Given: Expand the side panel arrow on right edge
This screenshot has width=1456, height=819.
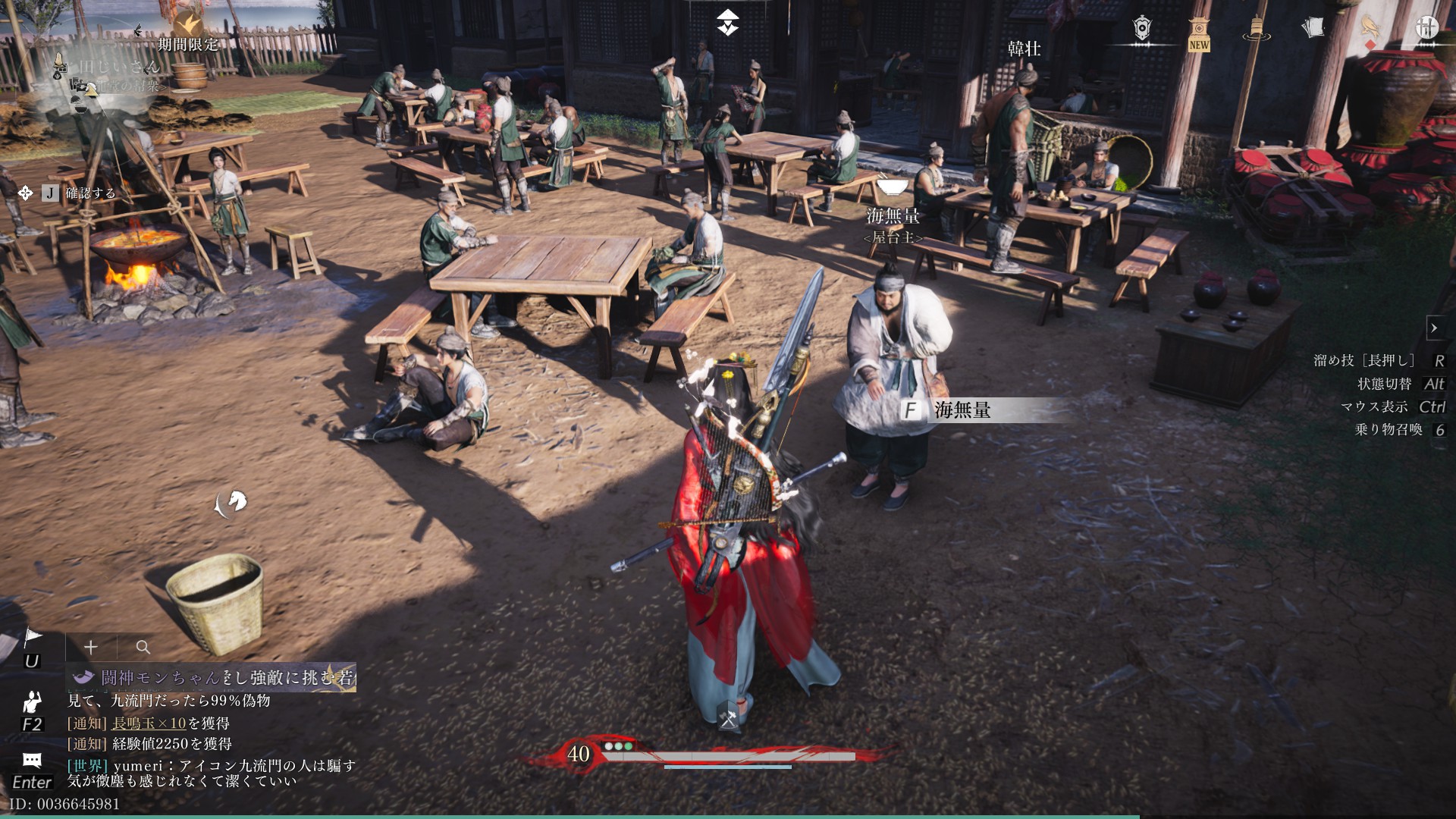Looking at the screenshot, I should tap(1434, 328).
